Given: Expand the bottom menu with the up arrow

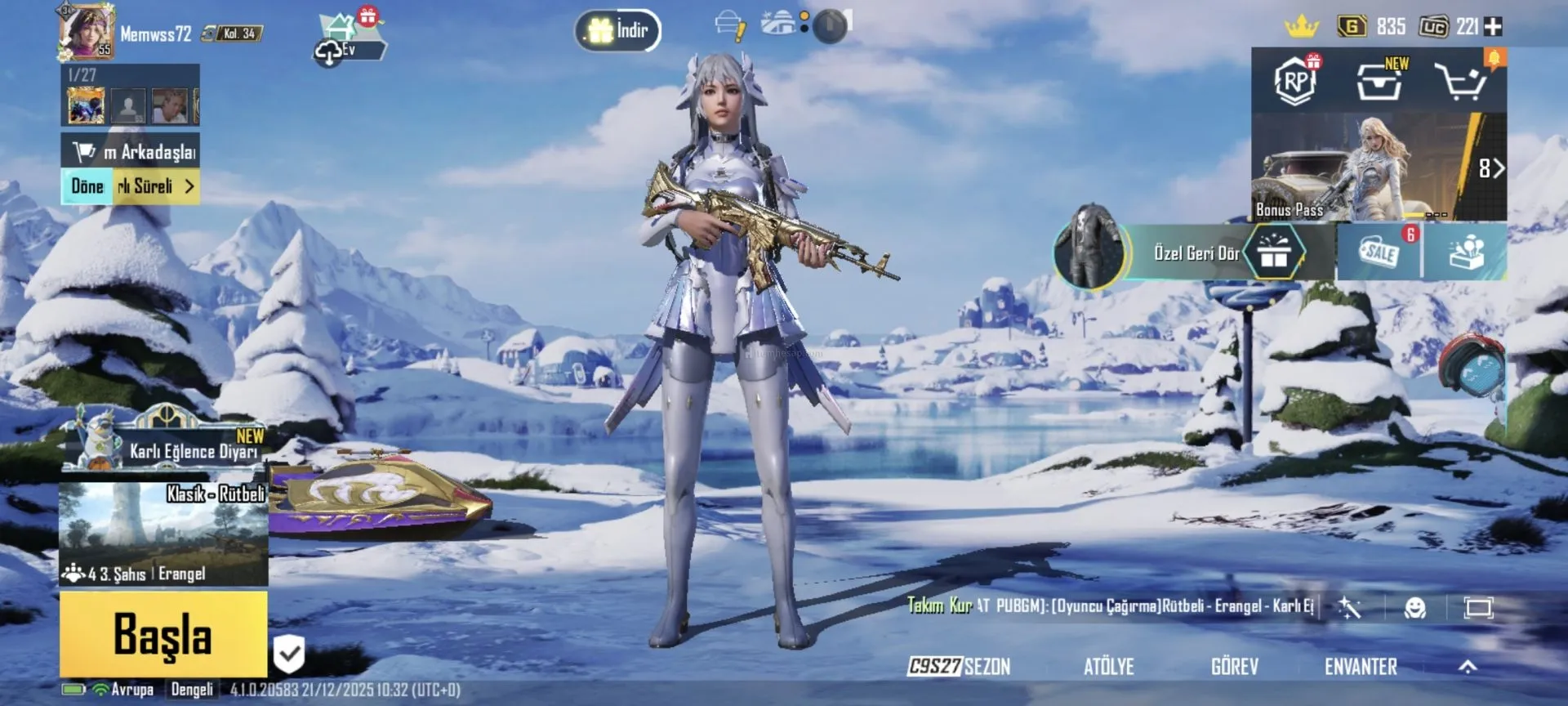Looking at the screenshot, I should coord(1468,667).
